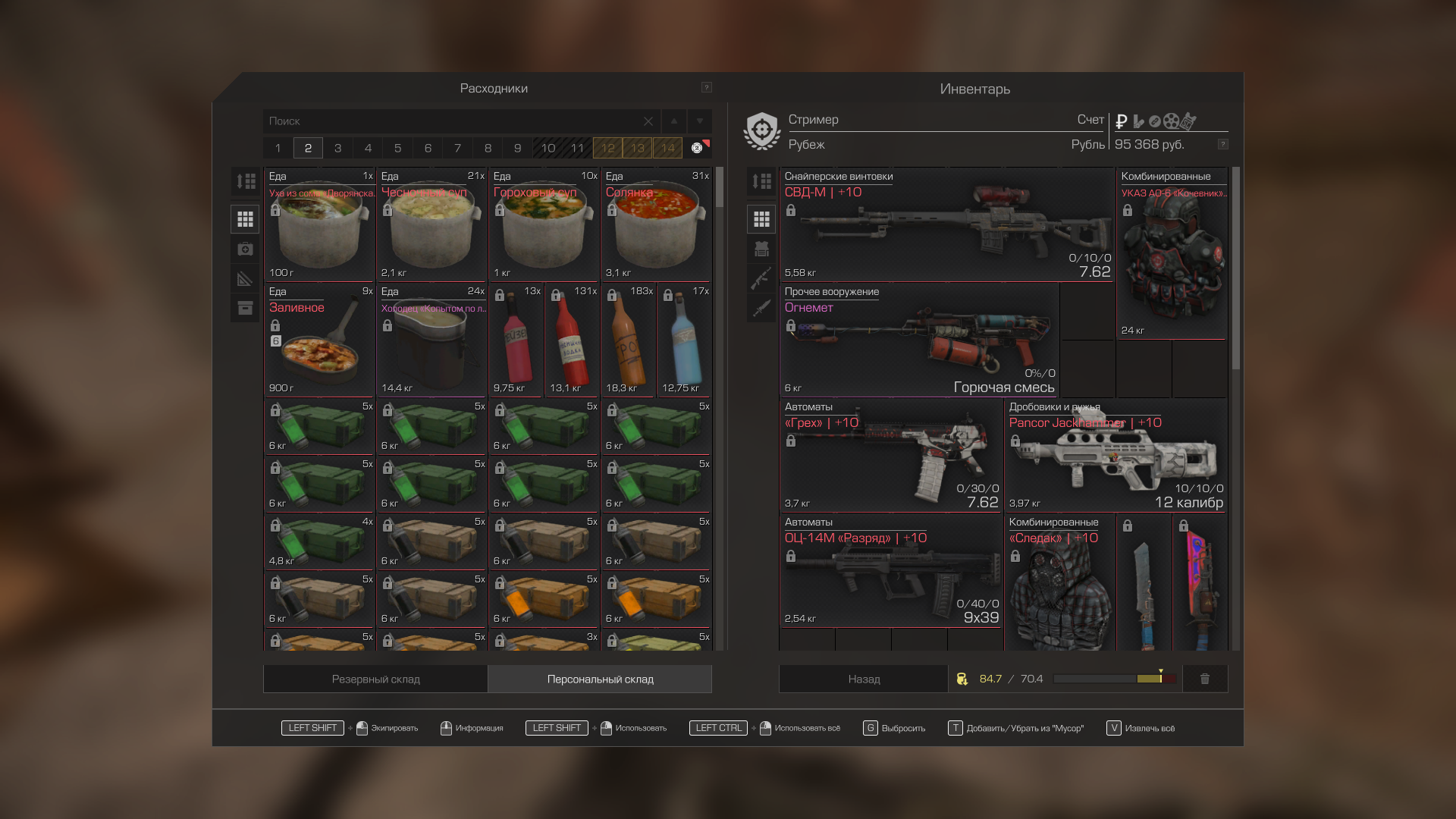The width and height of the screenshot is (1456, 819).
Task: Pick the «Грех» assault rifle
Action: (x=891, y=455)
